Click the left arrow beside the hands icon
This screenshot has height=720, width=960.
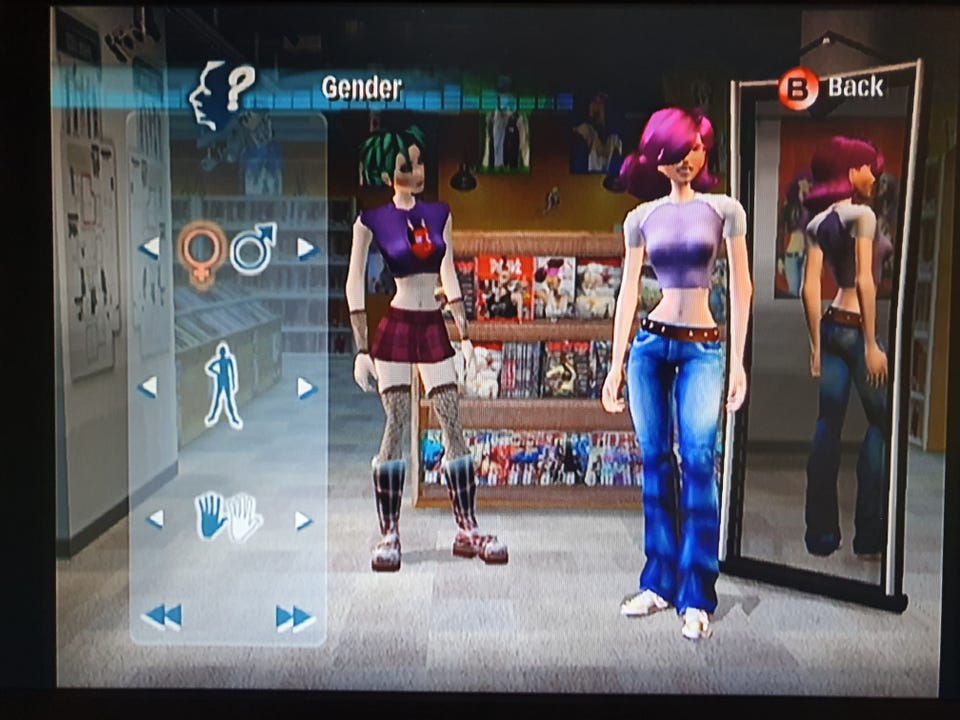[155, 519]
